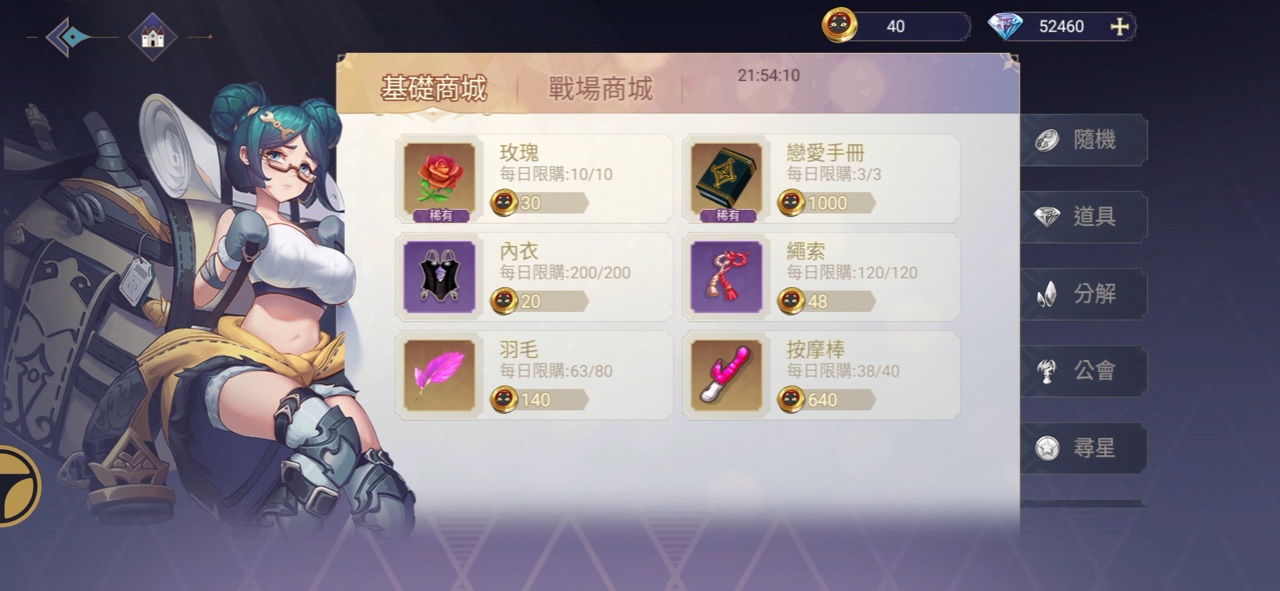
Task: Go back using the arrow diamond button
Action: [x=70, y=37]
